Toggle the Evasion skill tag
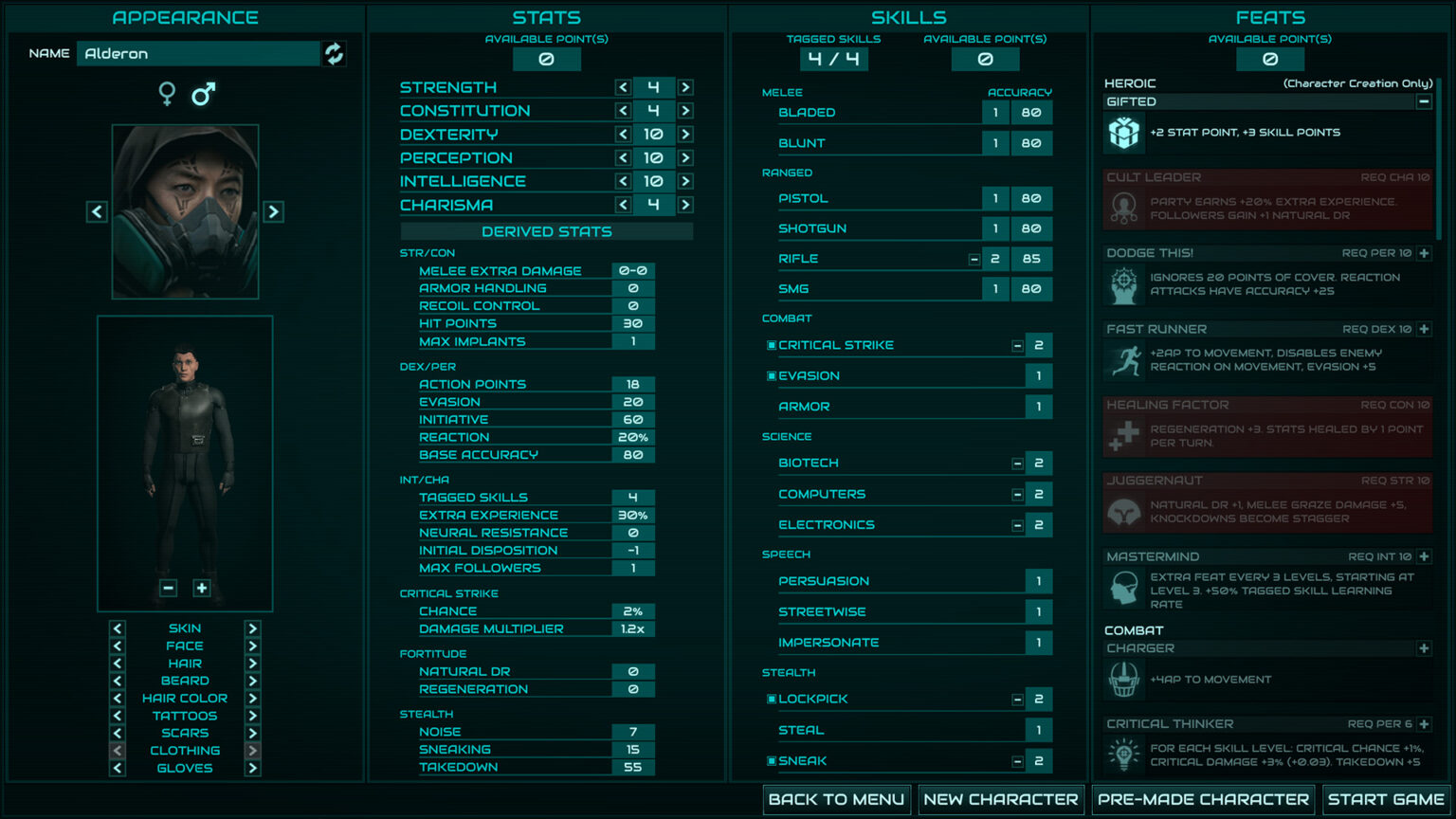 pos(773,375)
